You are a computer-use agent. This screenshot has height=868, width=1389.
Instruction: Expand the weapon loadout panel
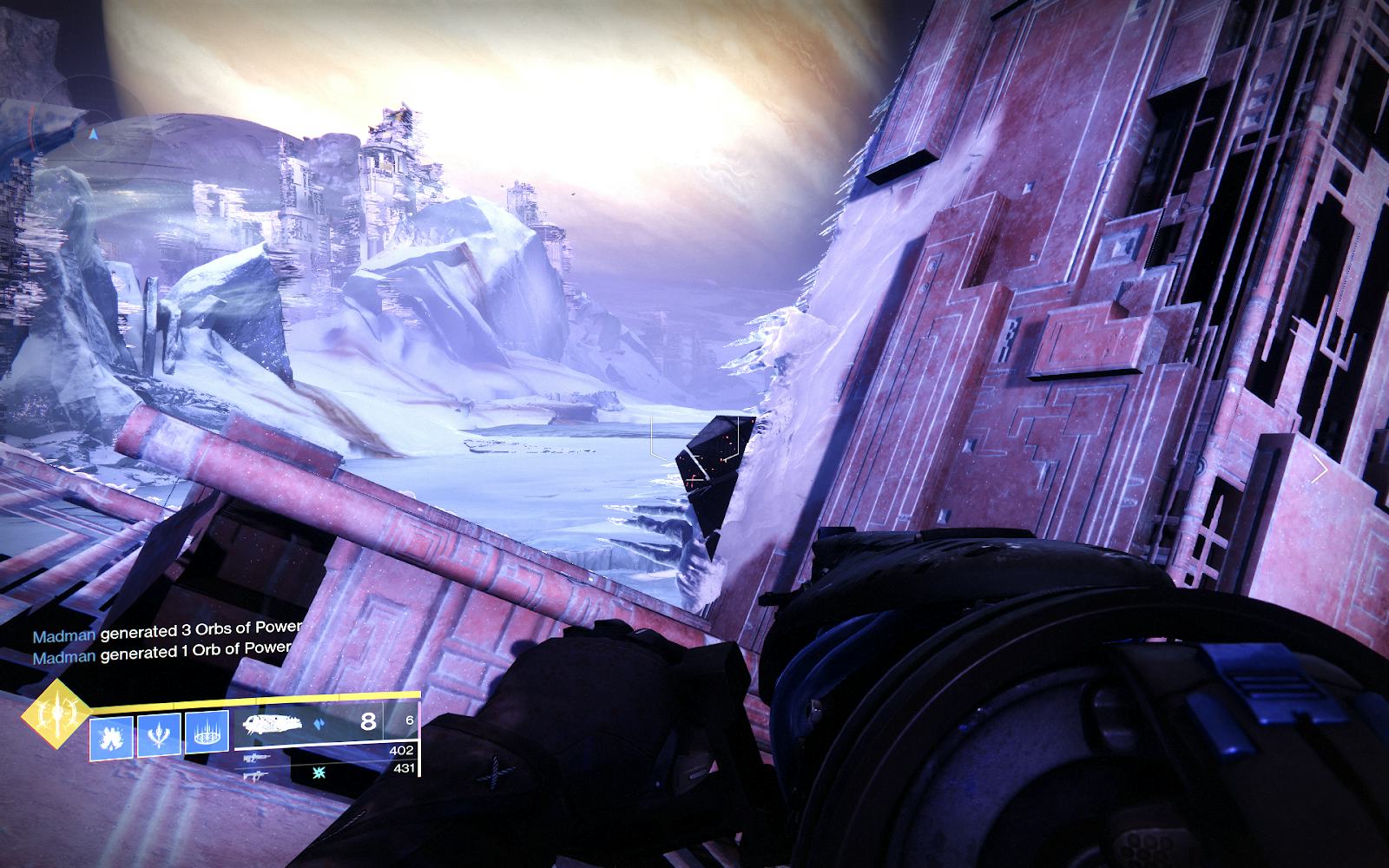pyautogui.click(x=321, y=746)
